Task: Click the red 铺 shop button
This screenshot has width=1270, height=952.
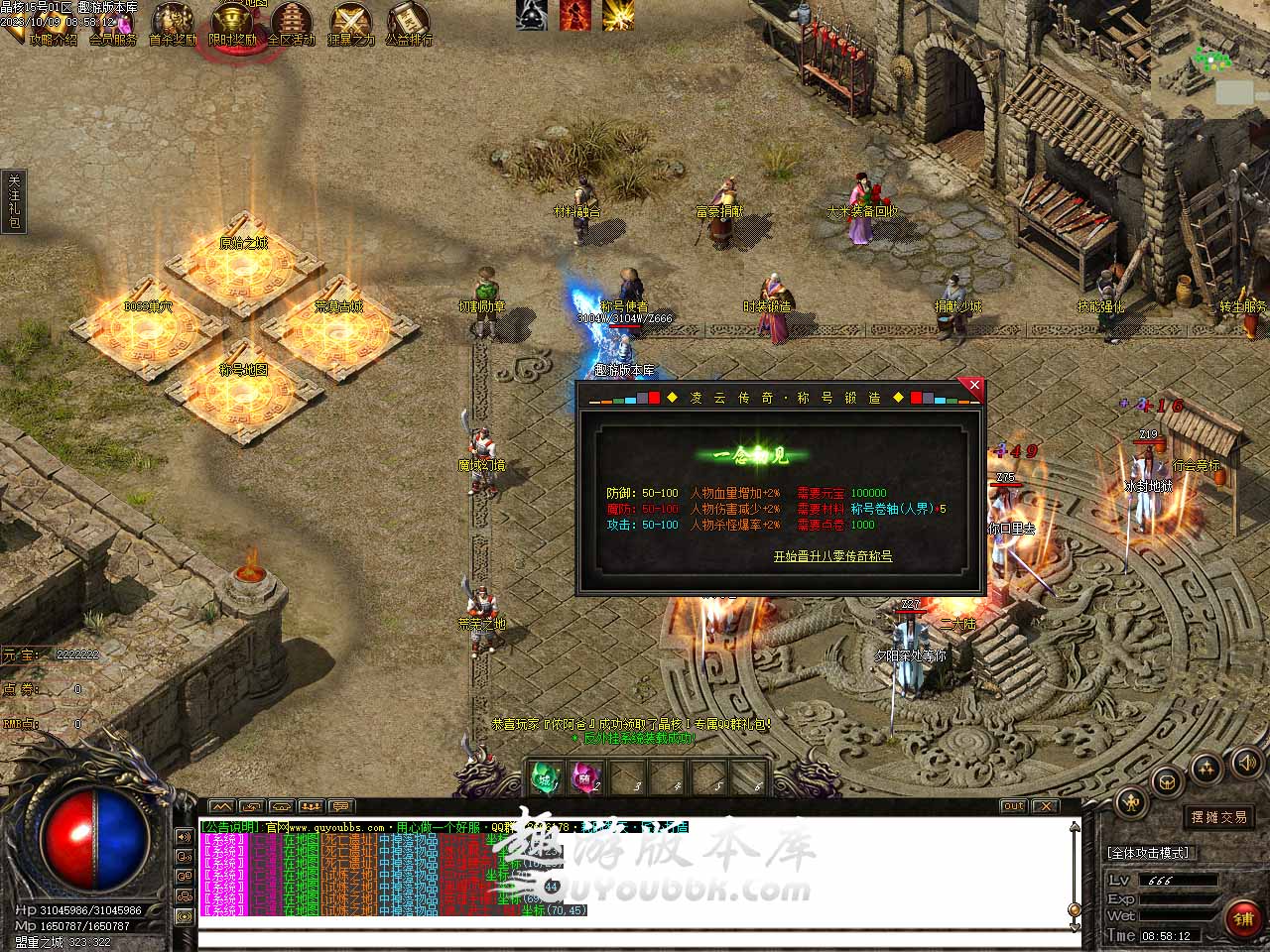Action: [1243, 918]
